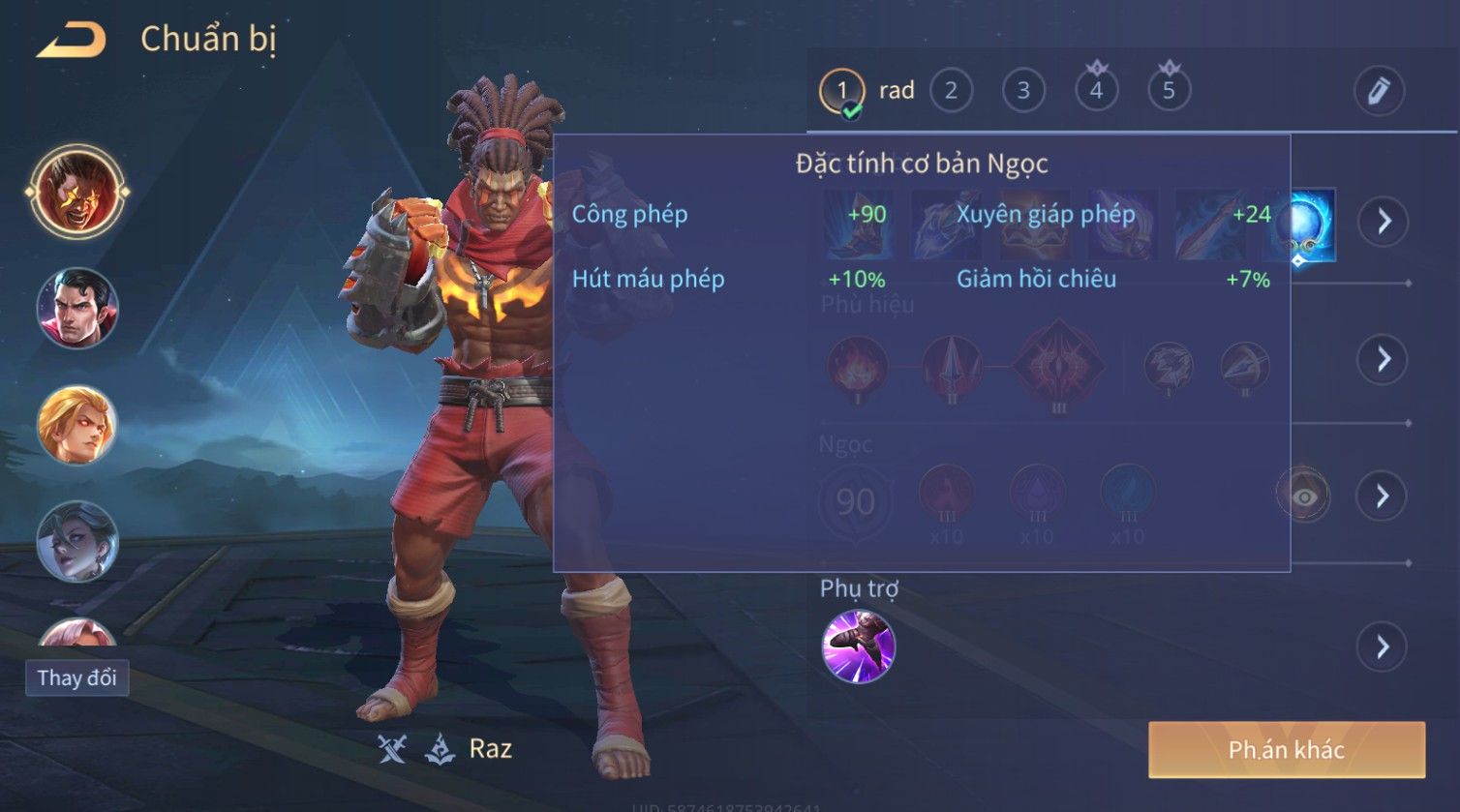This screenshot has height=812, width=1460.
Task: Click the Thay đổi button
Action: tap(77, 677)
